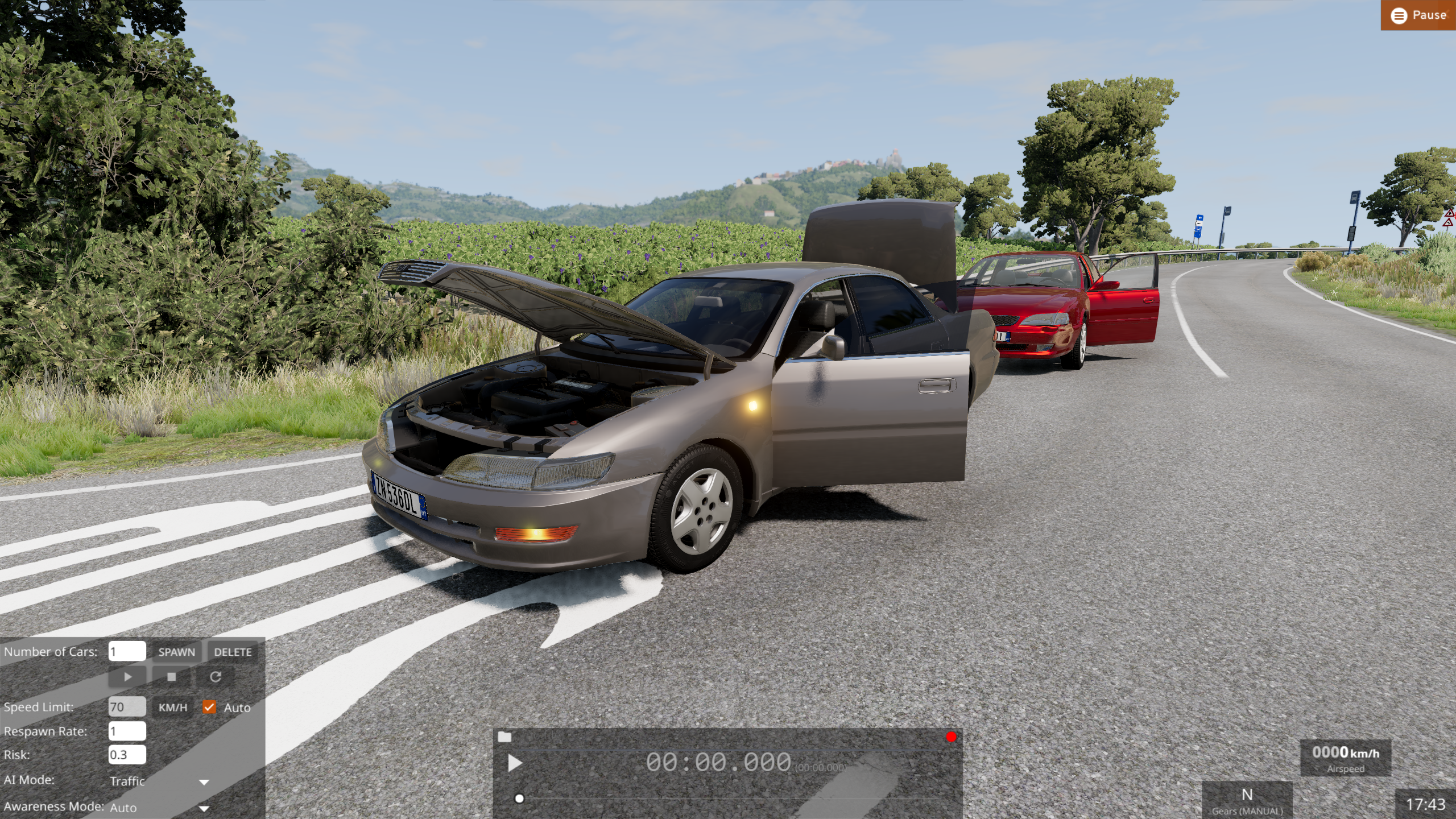
Task: Focus the Number of Cars field
Action: 127,651
